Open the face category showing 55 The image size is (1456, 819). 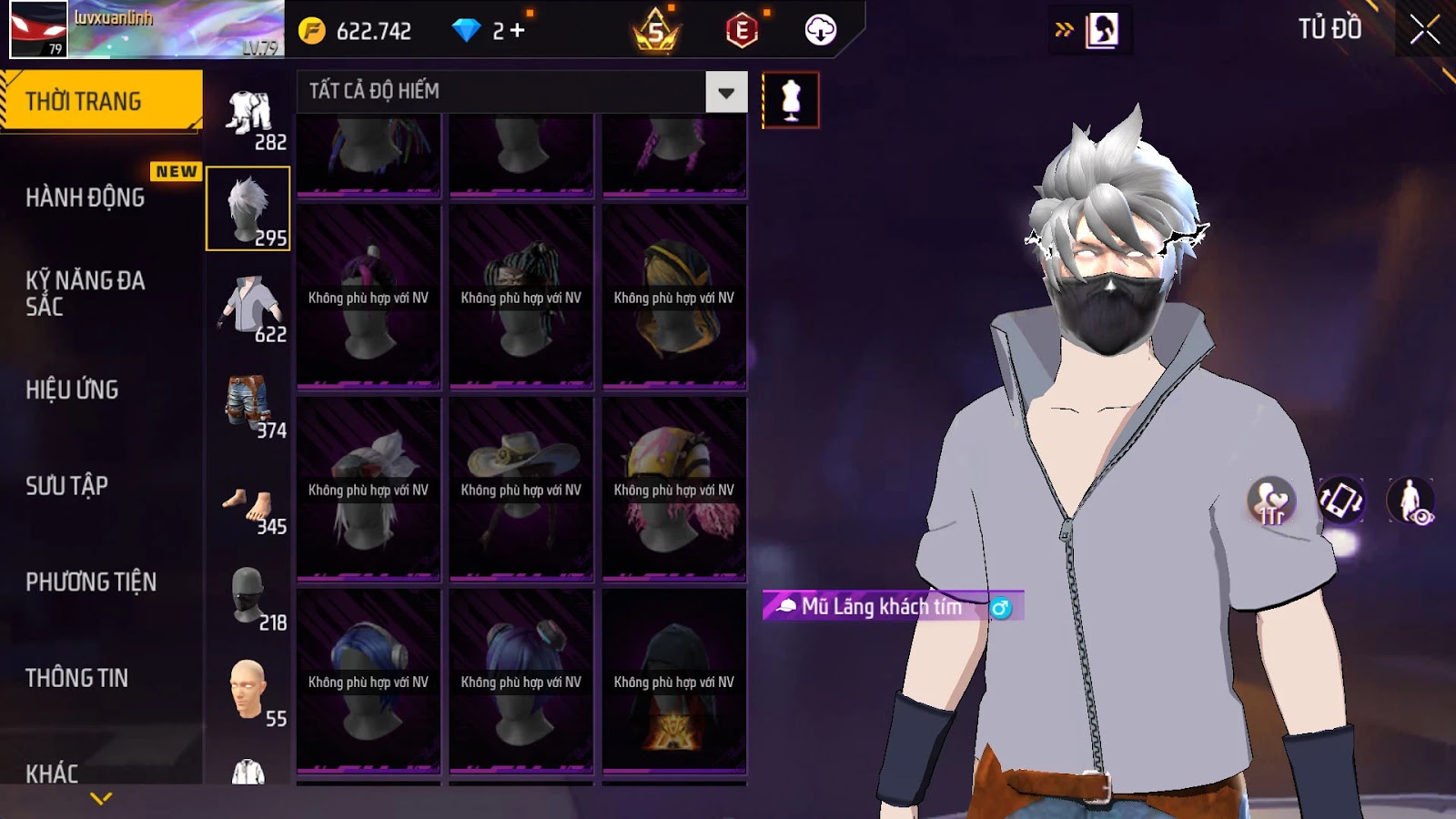click(x=248, y=693)
